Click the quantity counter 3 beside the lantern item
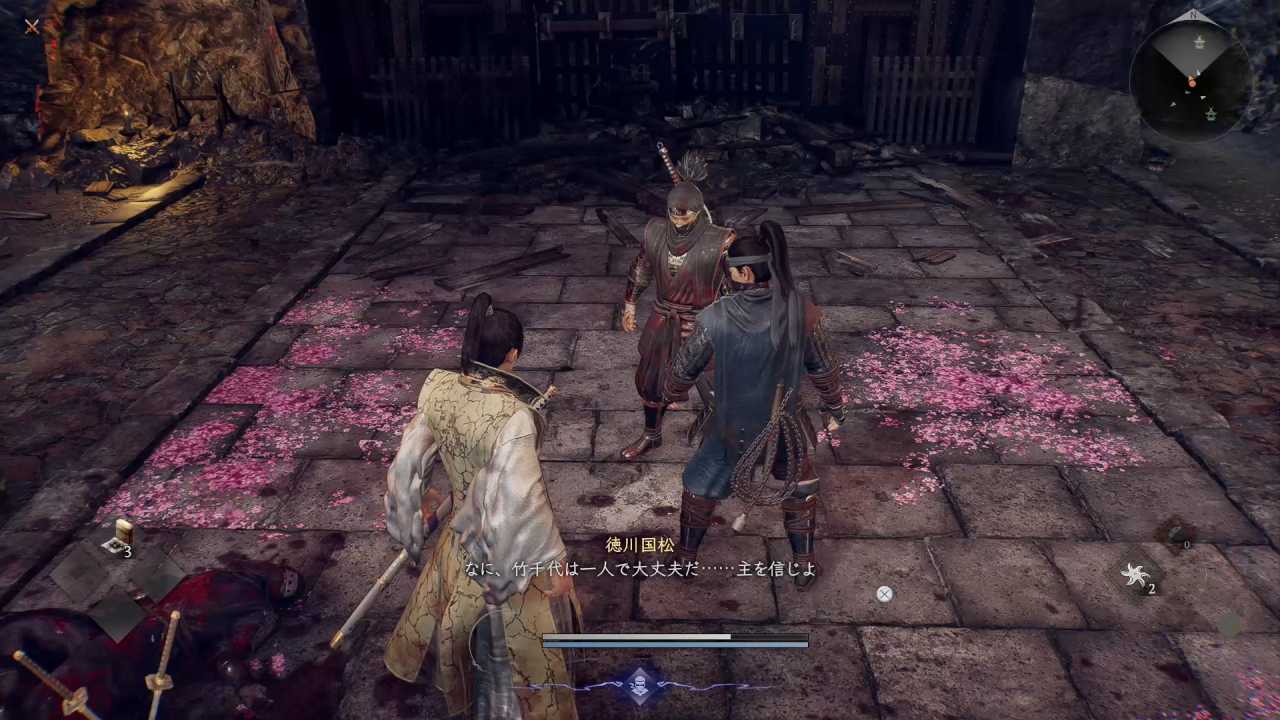1280x720 pixels. [x=128, y=549]
